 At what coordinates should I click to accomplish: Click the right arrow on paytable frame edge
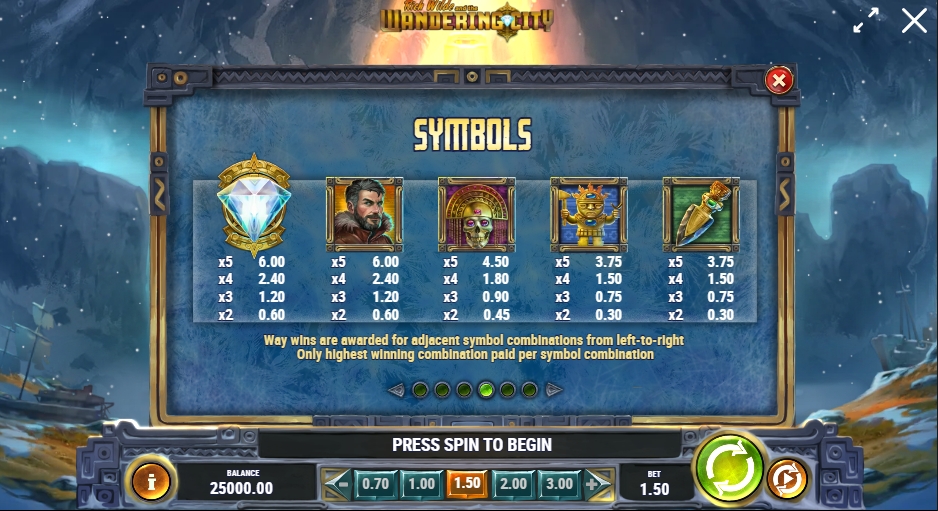click(785, 194)
